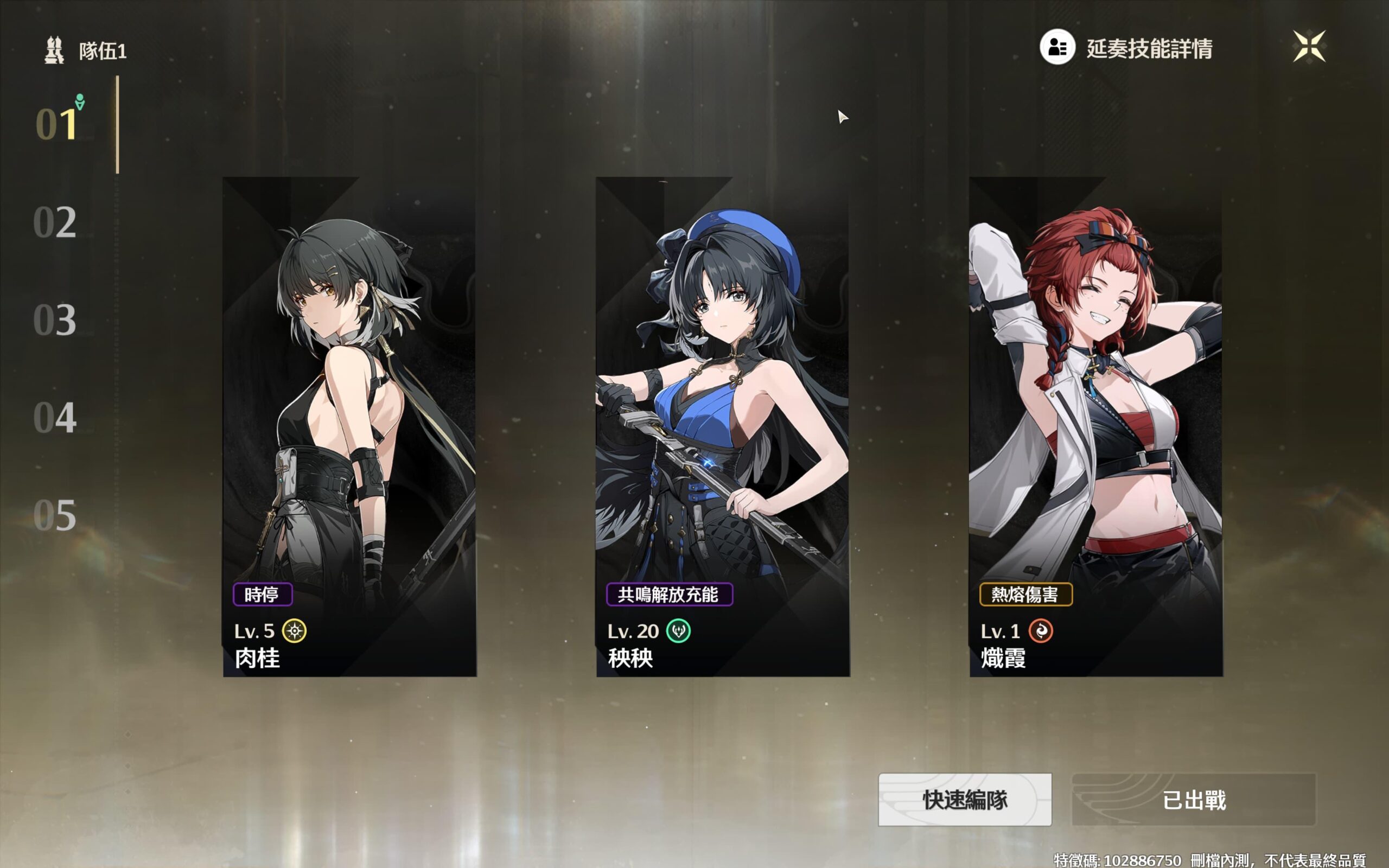Open team slot 05
This screenshot has height=868, width=1389.
55,515
